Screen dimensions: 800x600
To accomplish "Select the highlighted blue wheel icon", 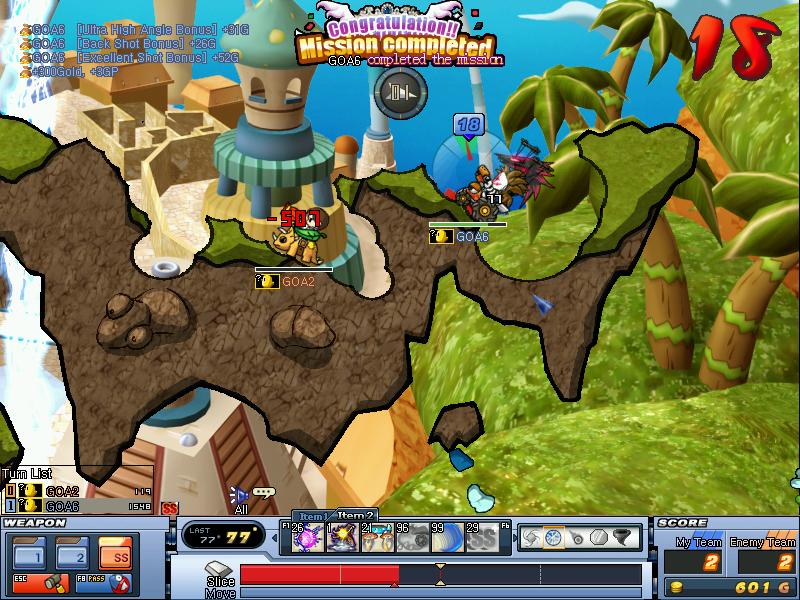I will [x=553, y=538].
